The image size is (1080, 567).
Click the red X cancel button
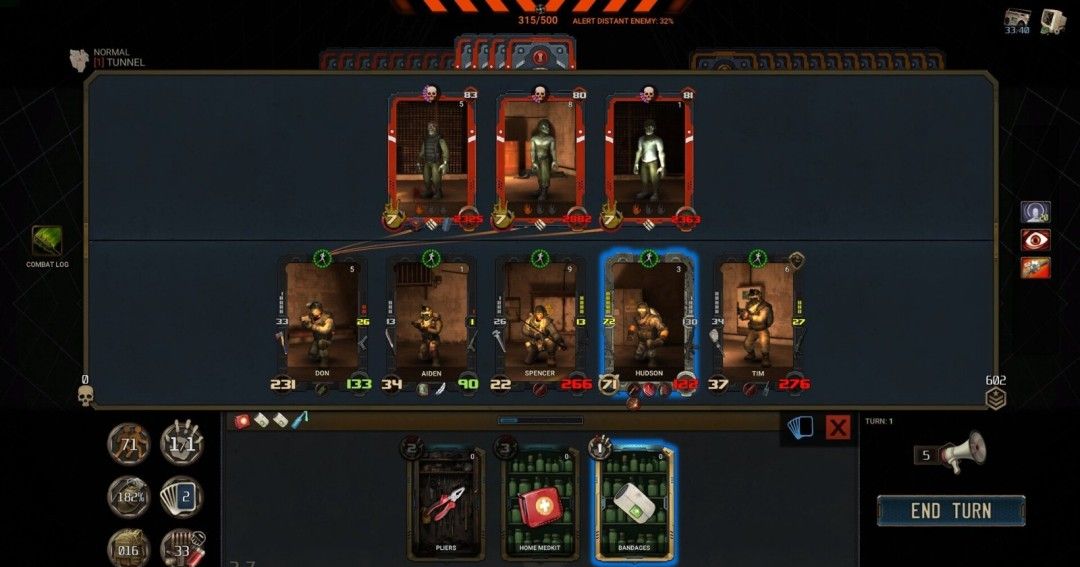point(838,428)
